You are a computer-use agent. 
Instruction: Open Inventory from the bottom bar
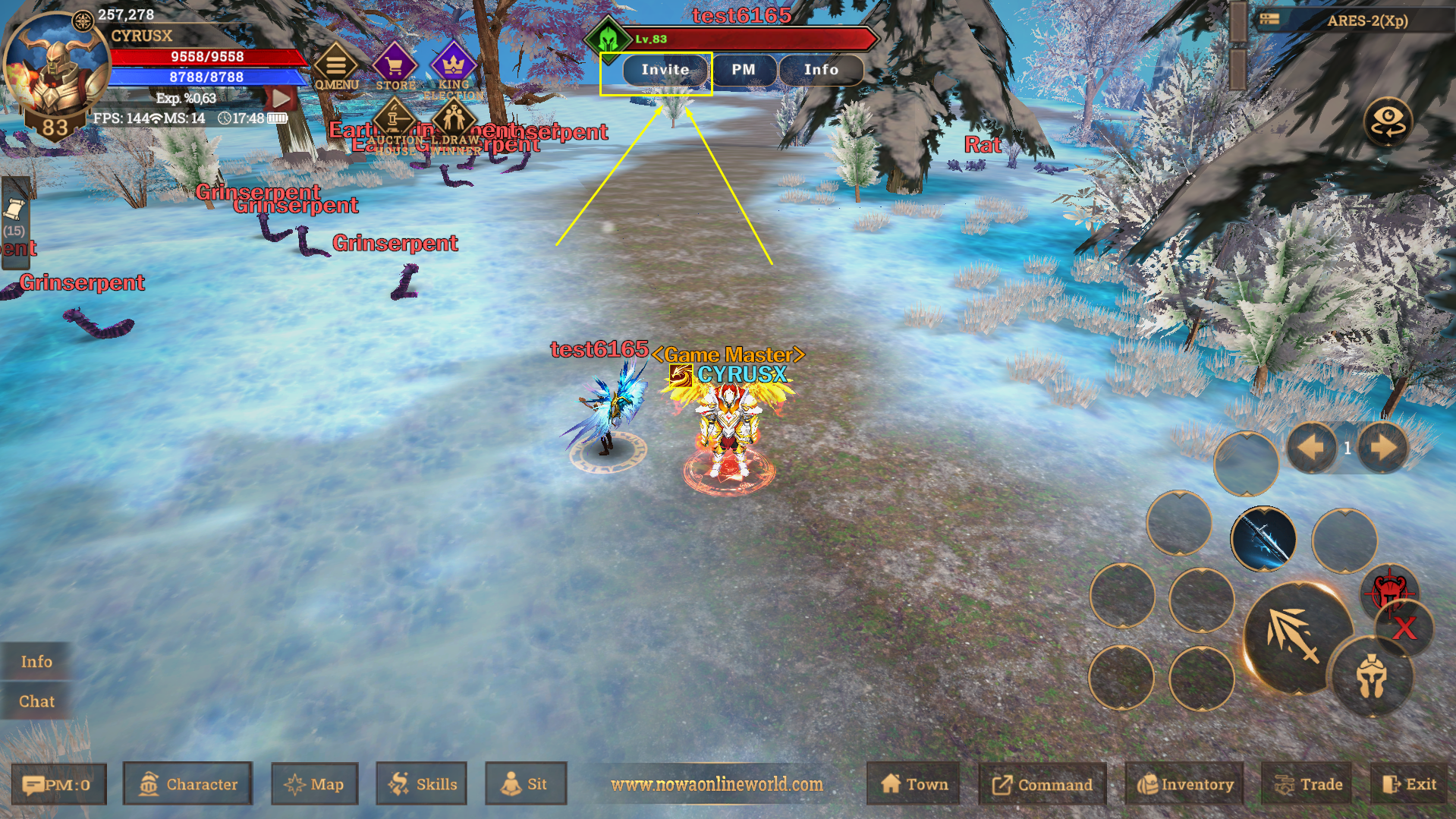[1184, 784]
